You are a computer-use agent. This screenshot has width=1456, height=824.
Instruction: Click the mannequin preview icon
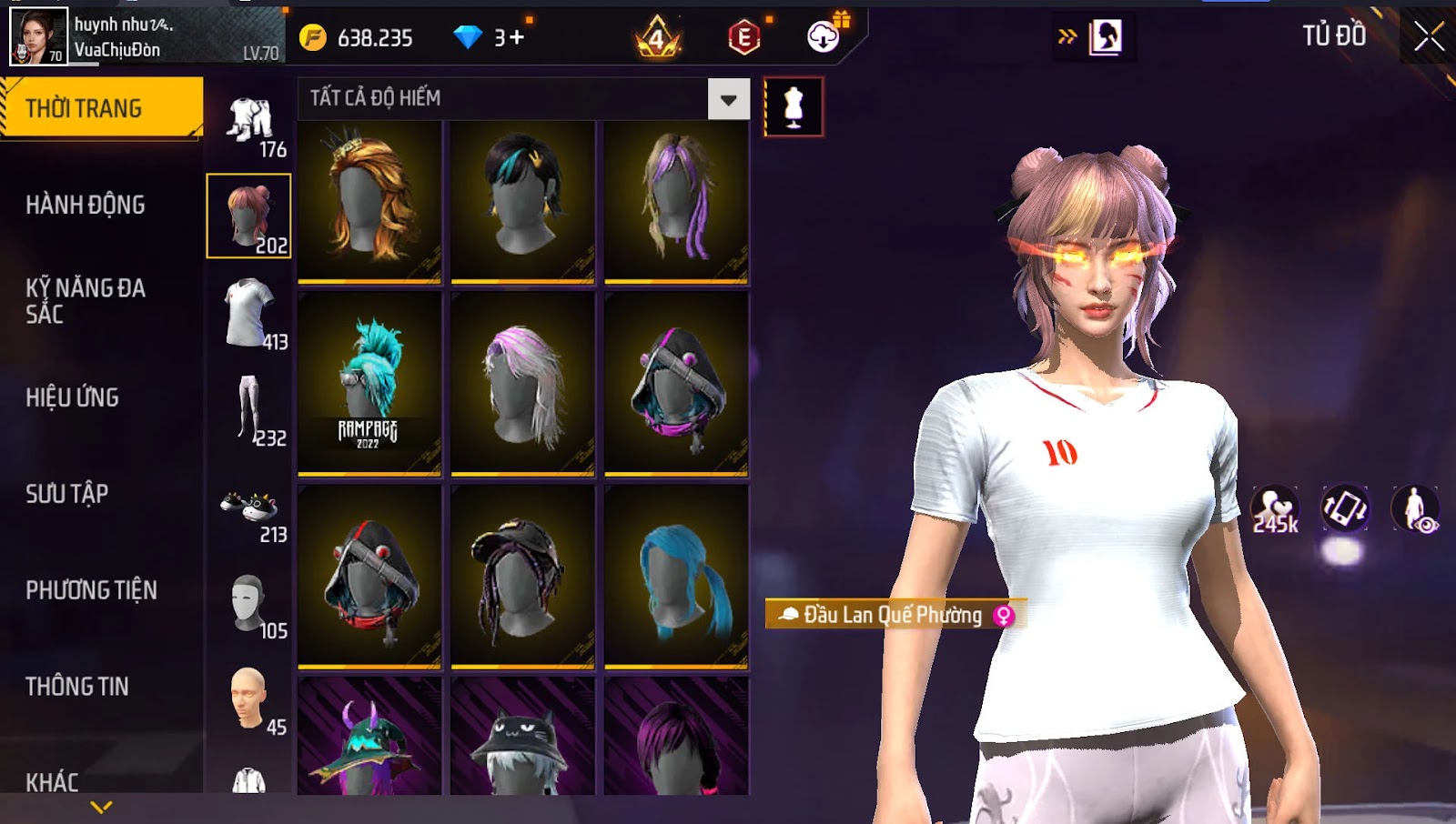tap(794, 107)
